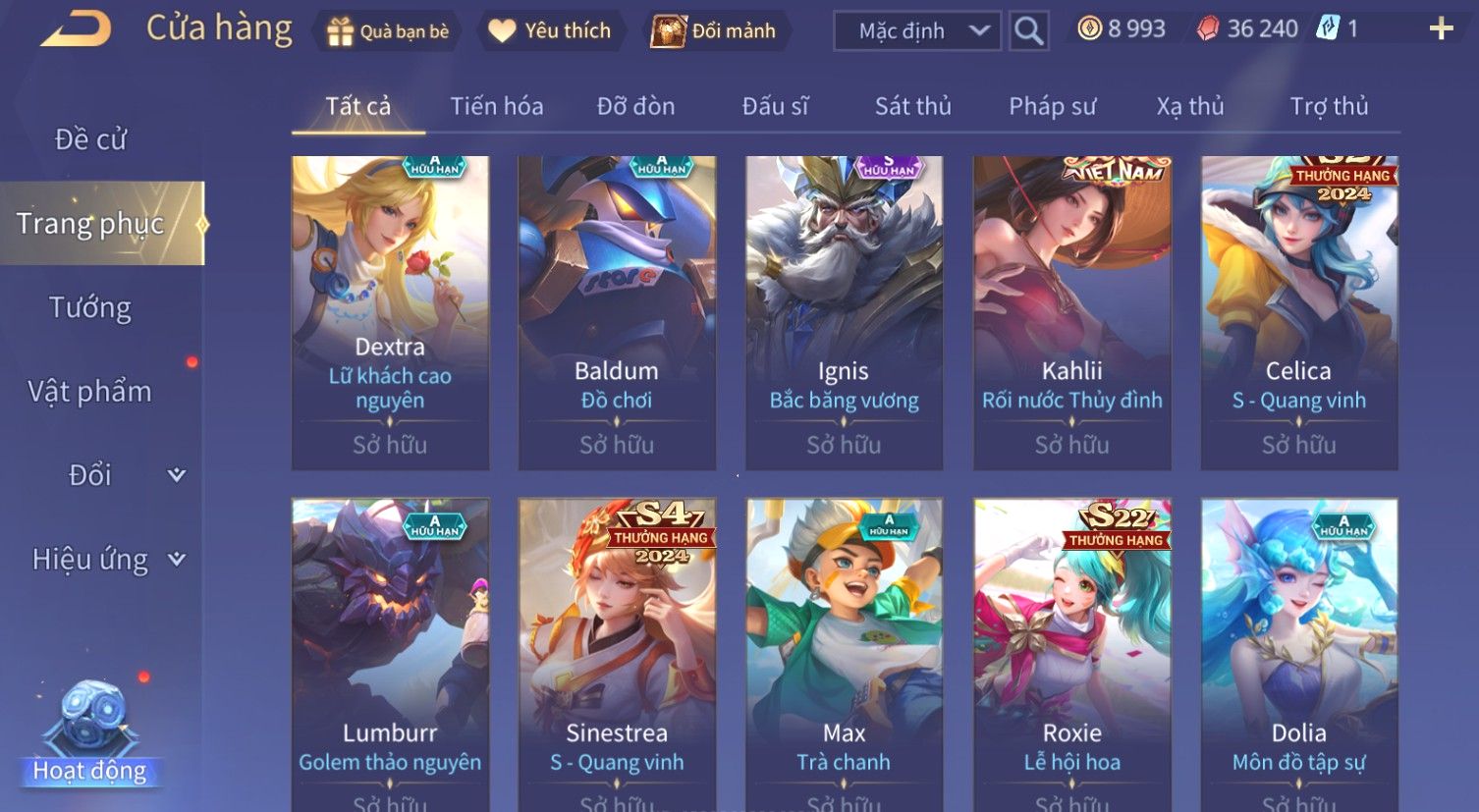Switch to the Tiến hóa tab

[496, 106]
